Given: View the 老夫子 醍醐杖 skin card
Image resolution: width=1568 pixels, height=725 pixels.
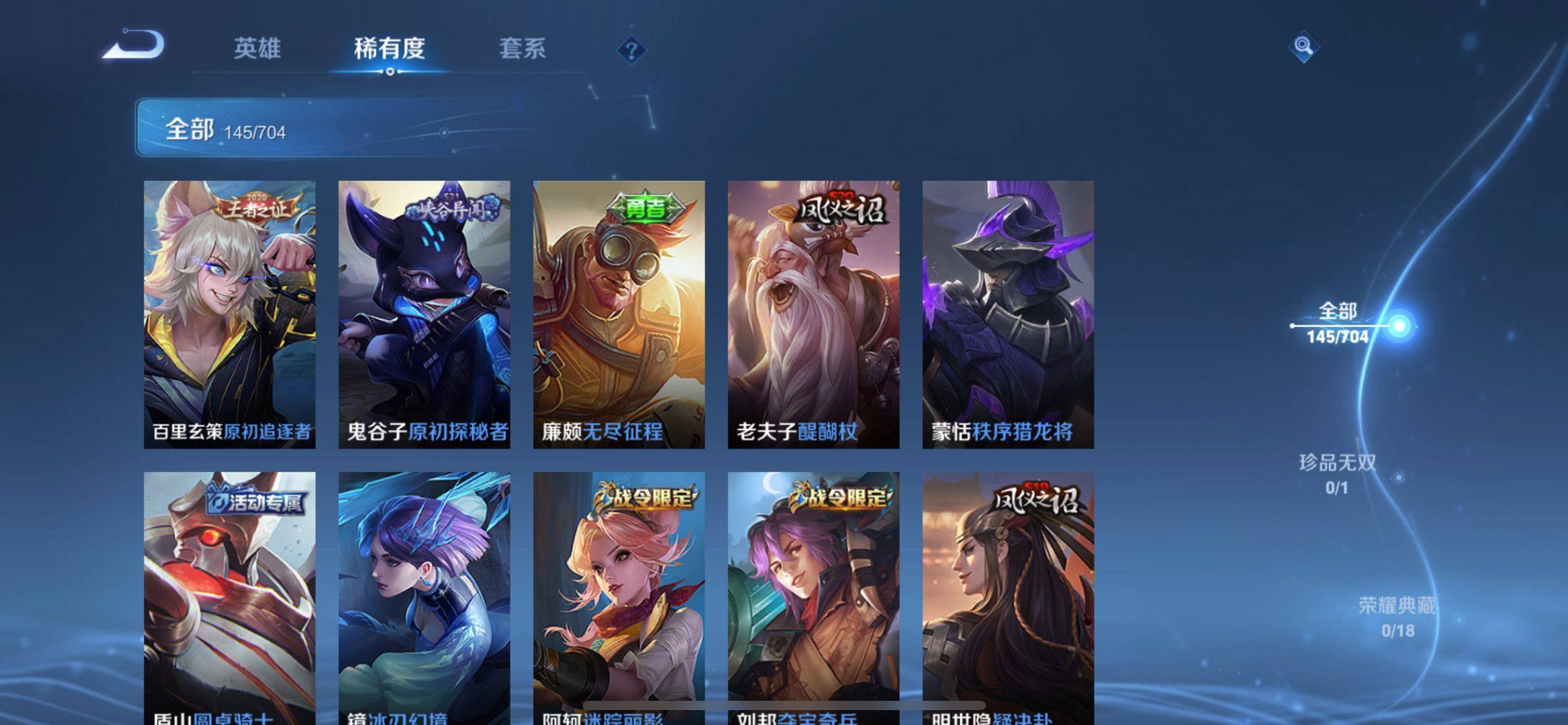Looking at the screenshot, I should click(x=813, y=314).
